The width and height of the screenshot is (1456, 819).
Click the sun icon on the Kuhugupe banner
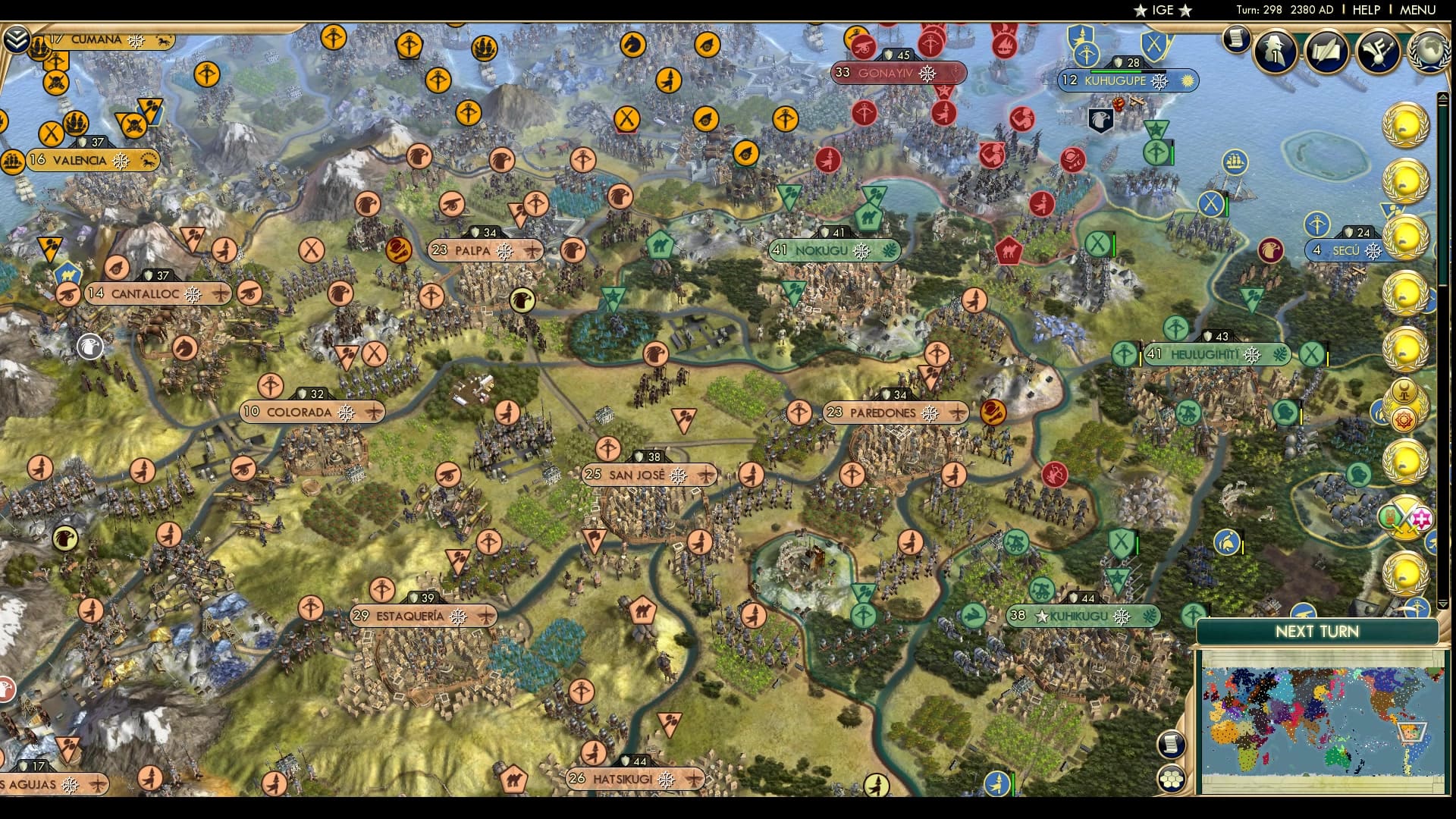[x=1188, y=80]
